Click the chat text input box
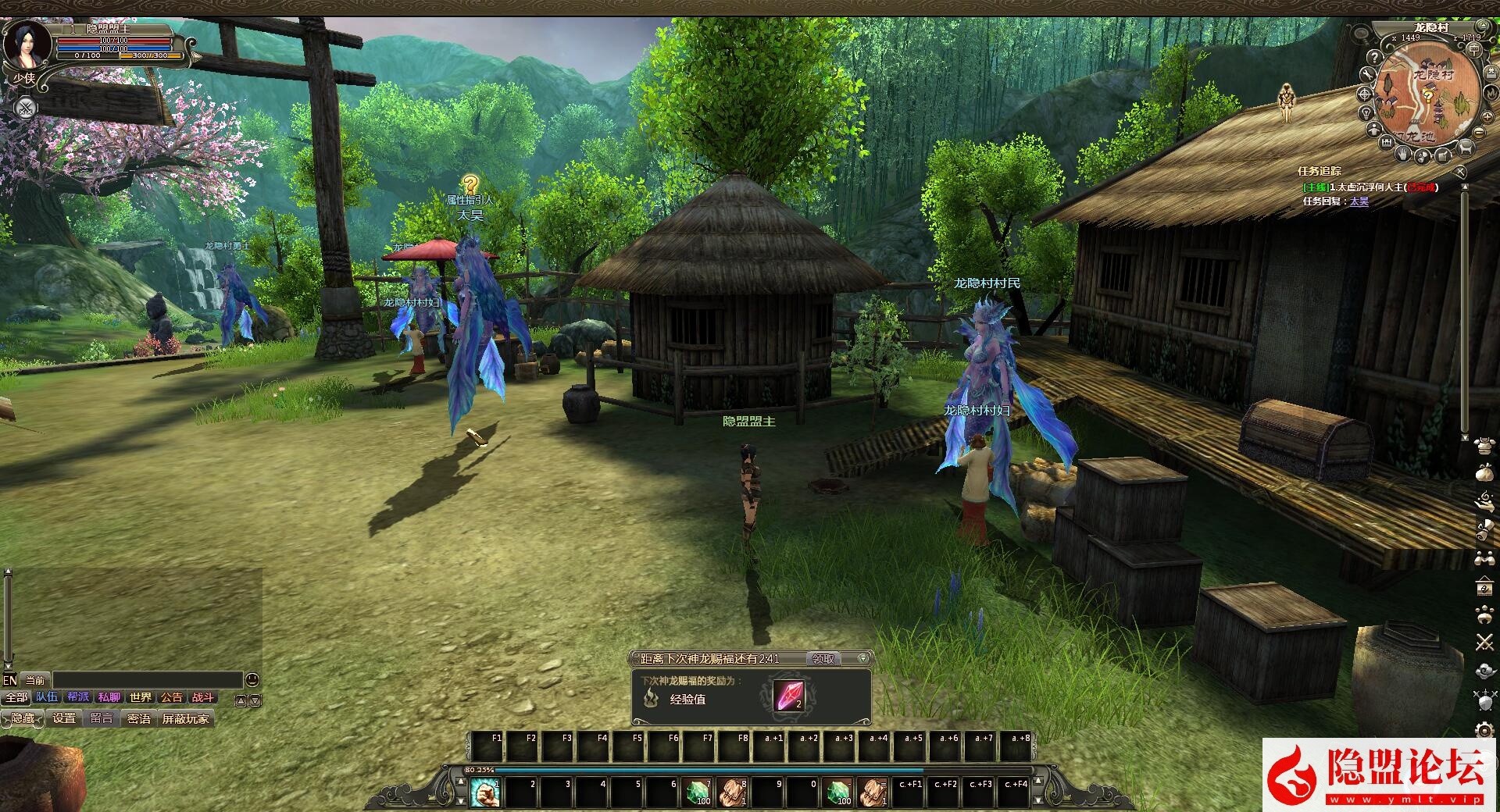 [x=147, y=680]
